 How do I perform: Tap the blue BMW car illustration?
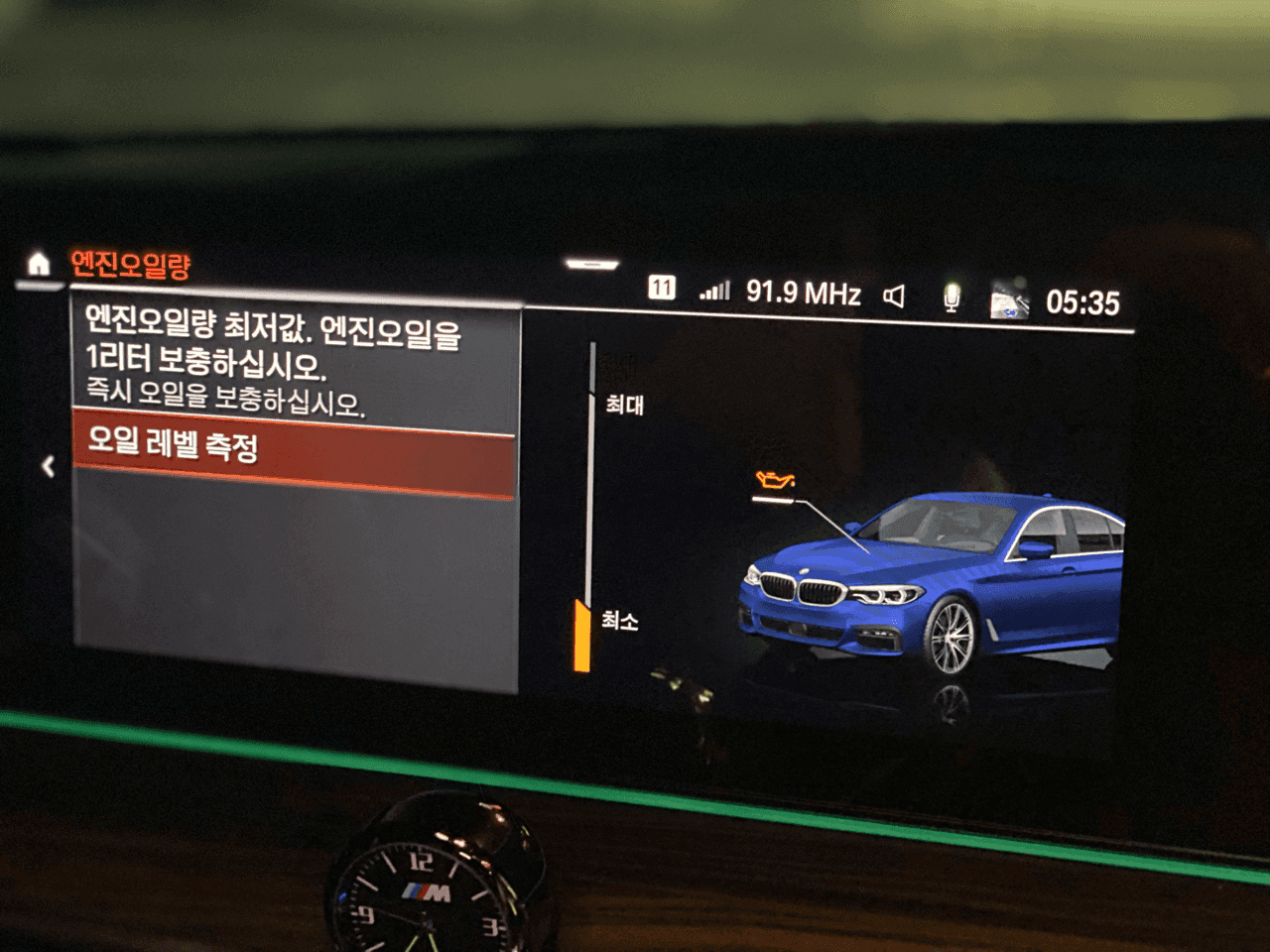coord(933,585)
